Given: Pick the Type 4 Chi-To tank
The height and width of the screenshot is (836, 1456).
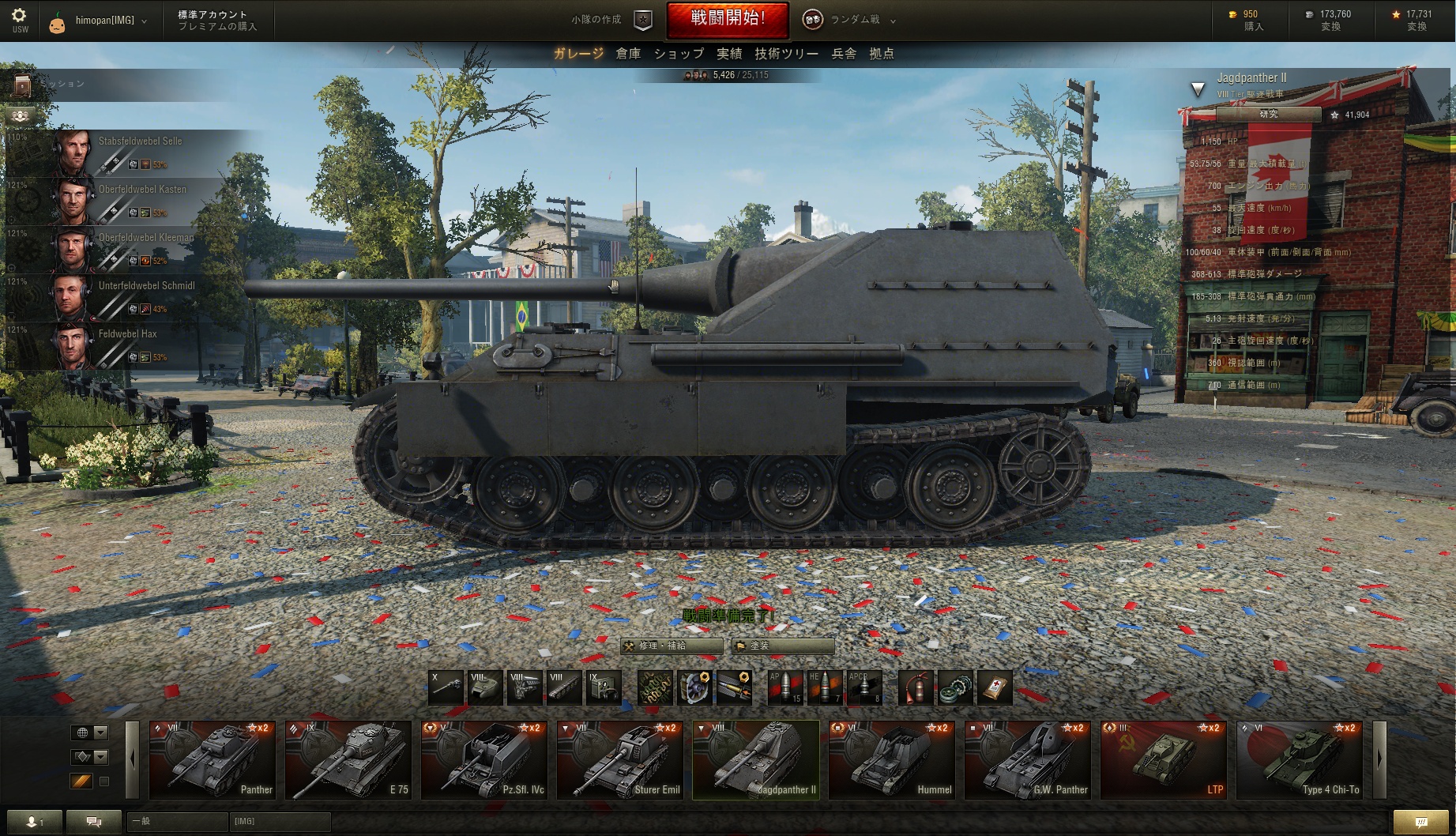Looking at the screenshot, I should coord(1299,759).
